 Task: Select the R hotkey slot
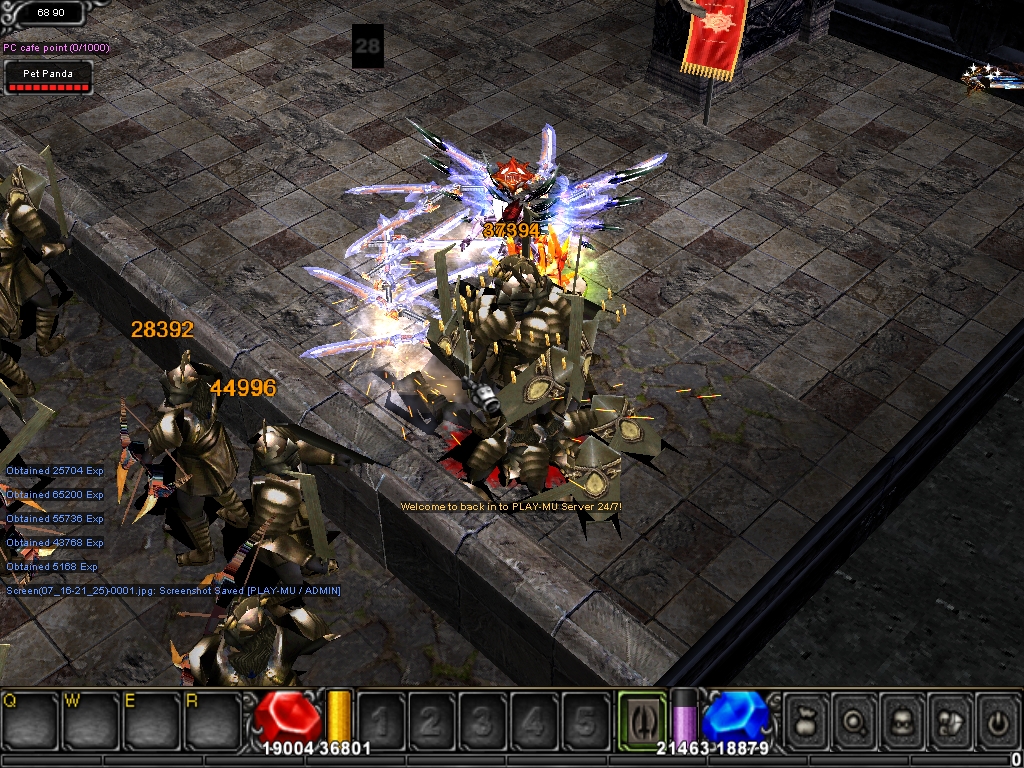point(211,720)
